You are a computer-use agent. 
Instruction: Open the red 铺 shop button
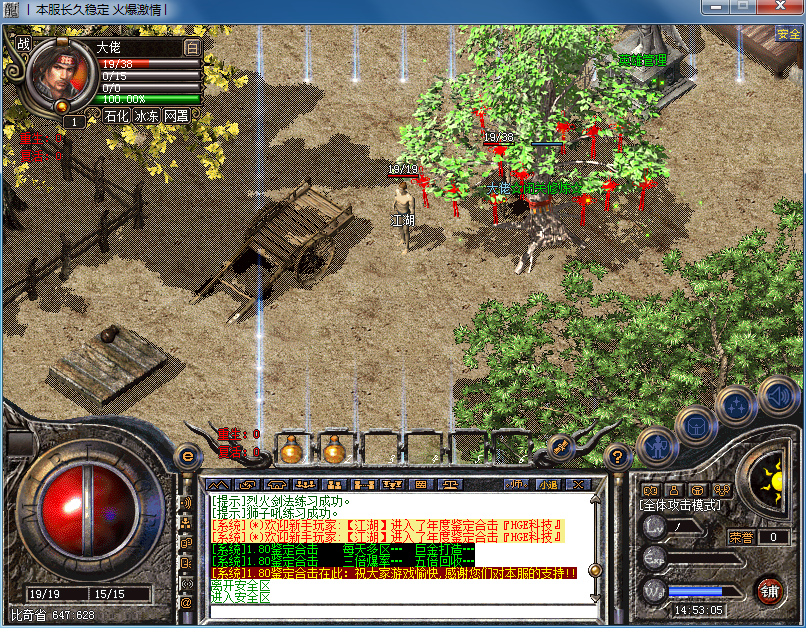pos(769,589)
